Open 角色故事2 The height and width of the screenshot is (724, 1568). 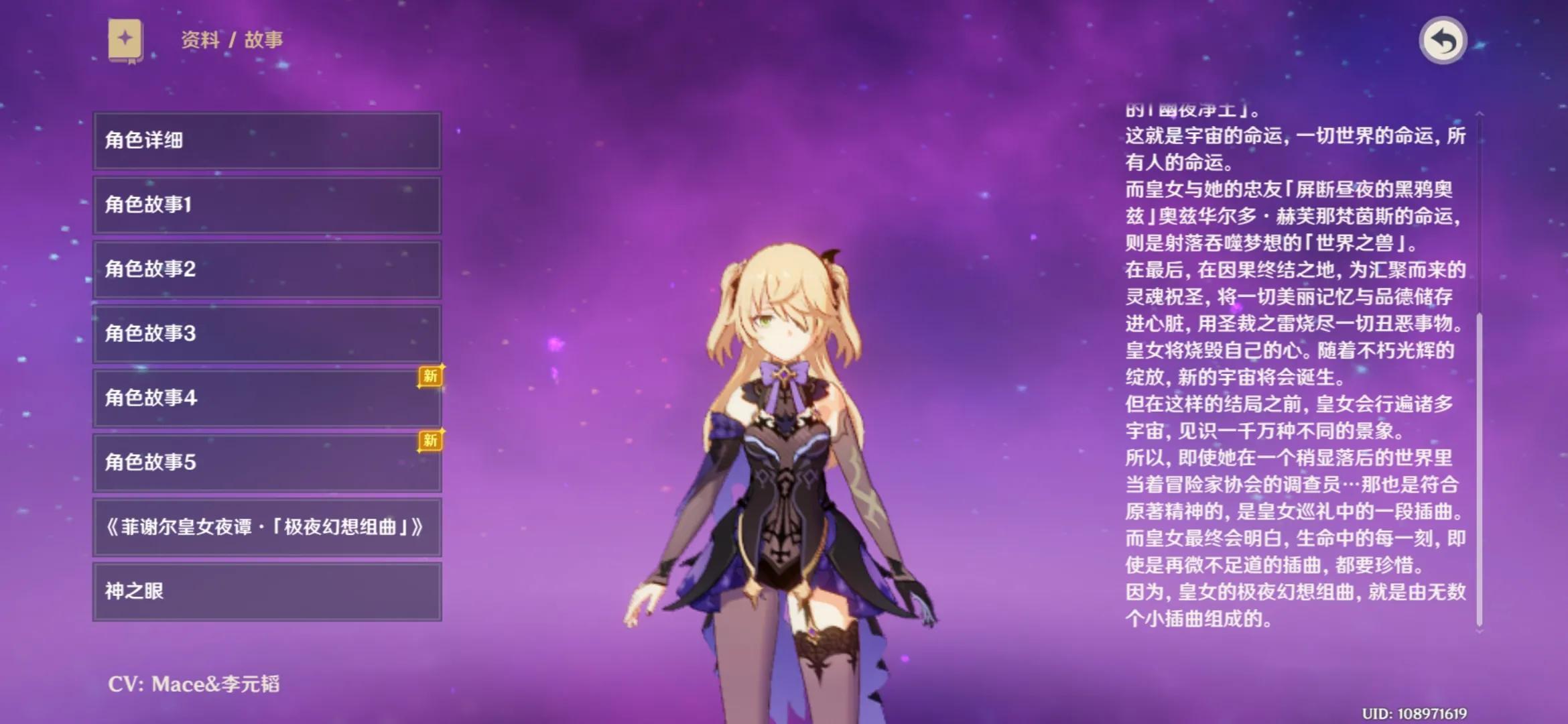coord(267,269)
